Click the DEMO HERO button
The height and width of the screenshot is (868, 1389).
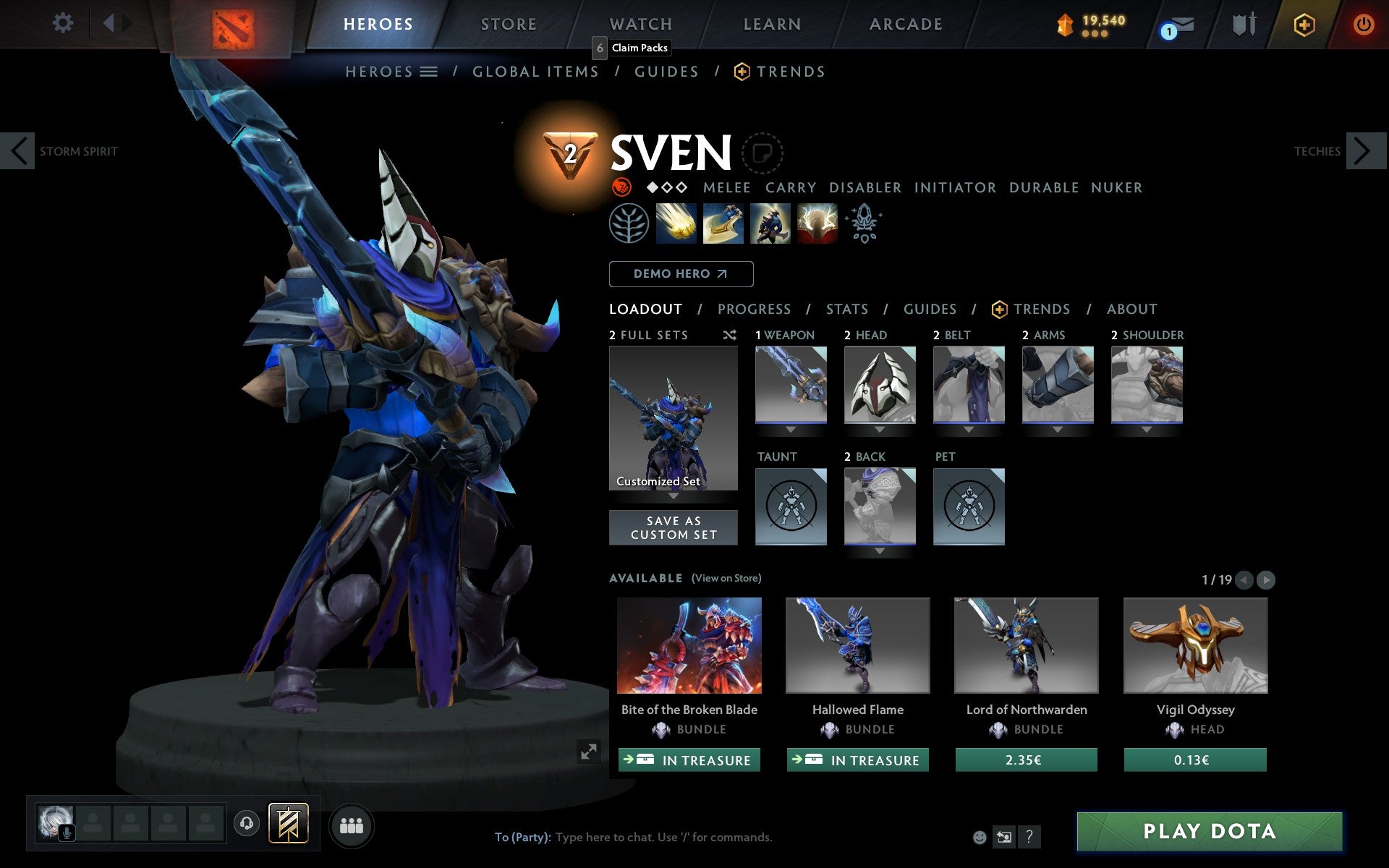(680, 273)
